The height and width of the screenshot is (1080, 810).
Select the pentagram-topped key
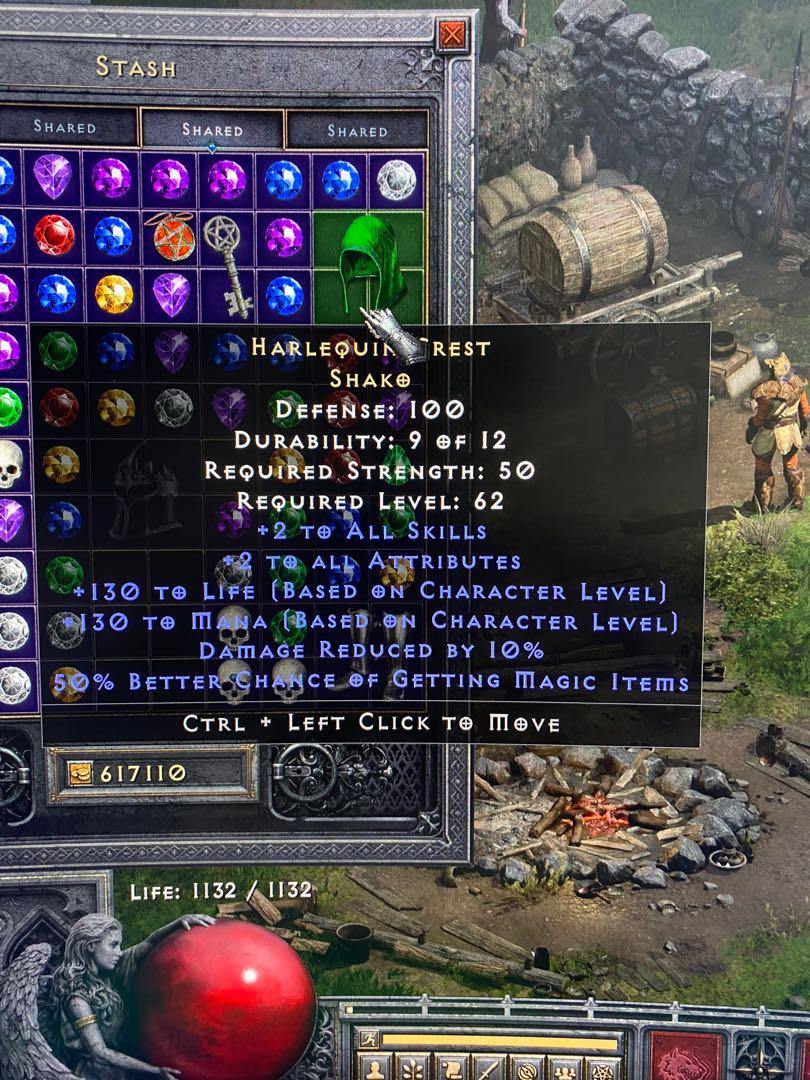[225, 258]
